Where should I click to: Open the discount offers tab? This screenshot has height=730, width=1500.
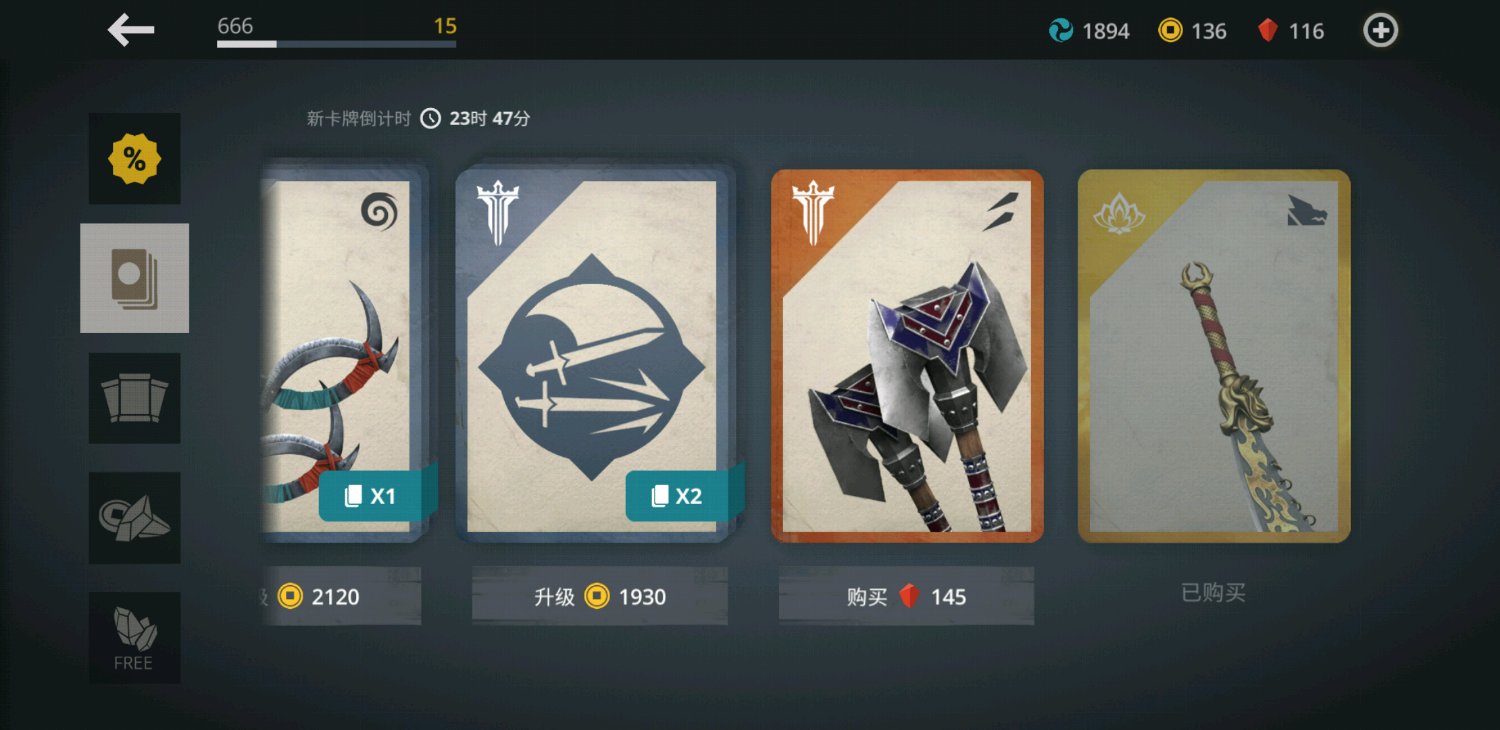(135, 159)
